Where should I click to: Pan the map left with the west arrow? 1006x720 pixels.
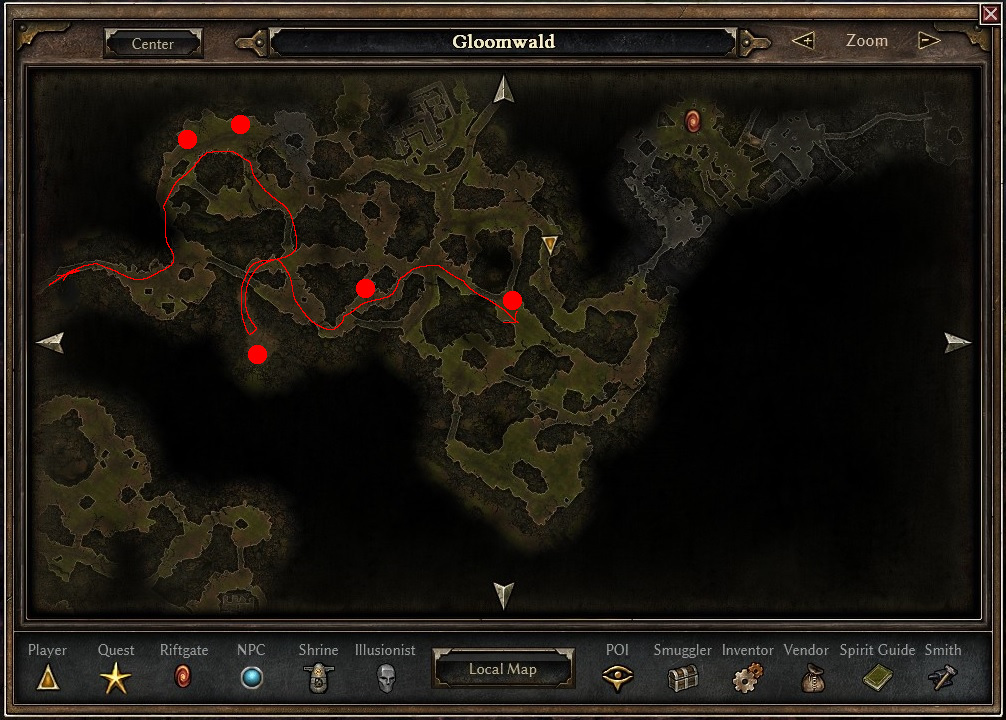click(x=51, y=343)
